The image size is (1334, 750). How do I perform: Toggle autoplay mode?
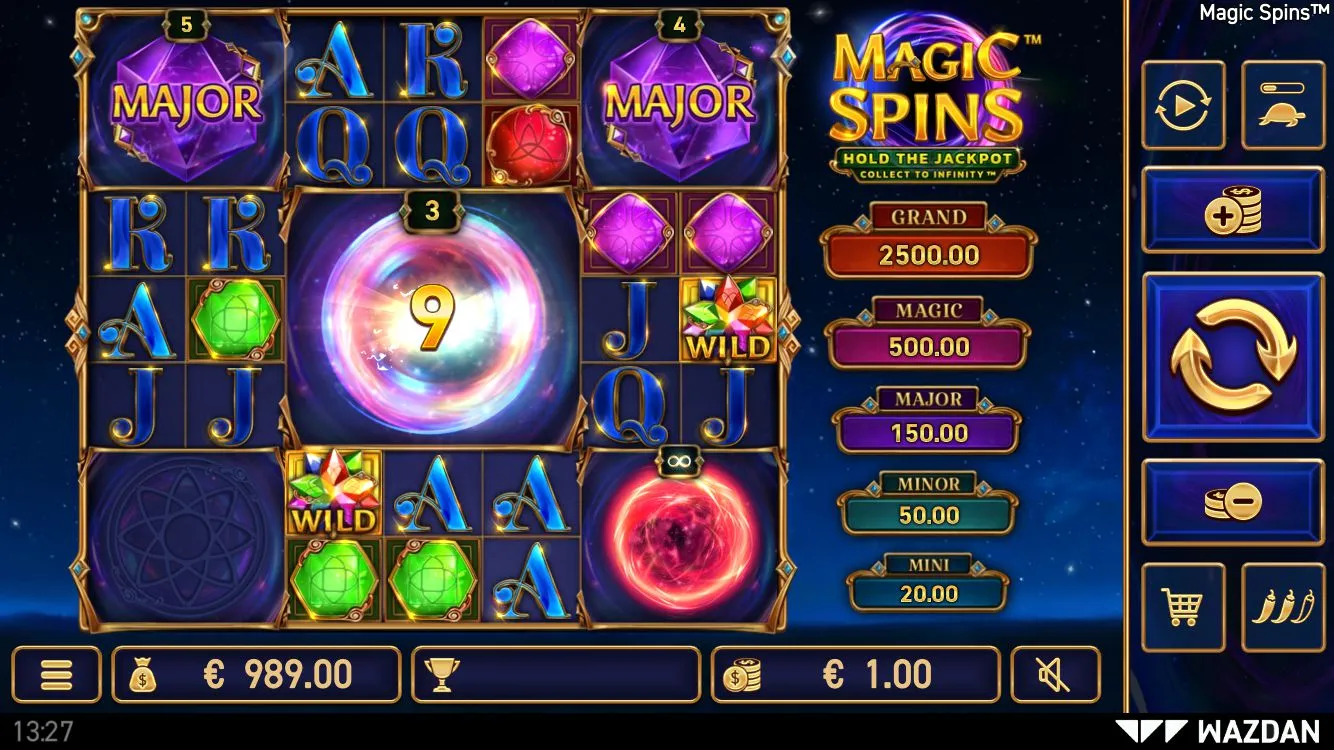tap(1183, 105)
